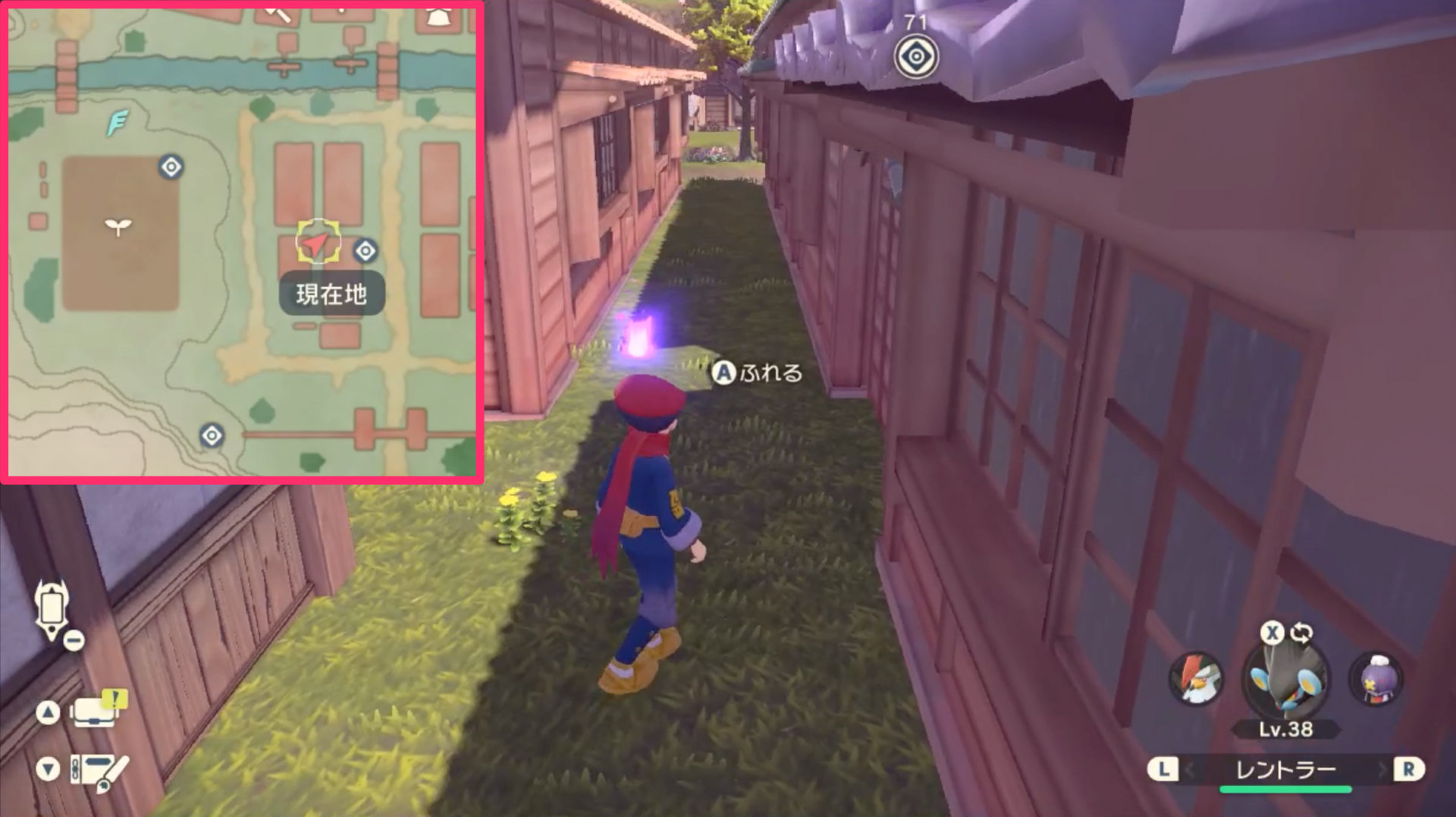Select the wisp marker by the lower map path
The width and height of the screenshot is (1456, 817).
click(212, 435)
